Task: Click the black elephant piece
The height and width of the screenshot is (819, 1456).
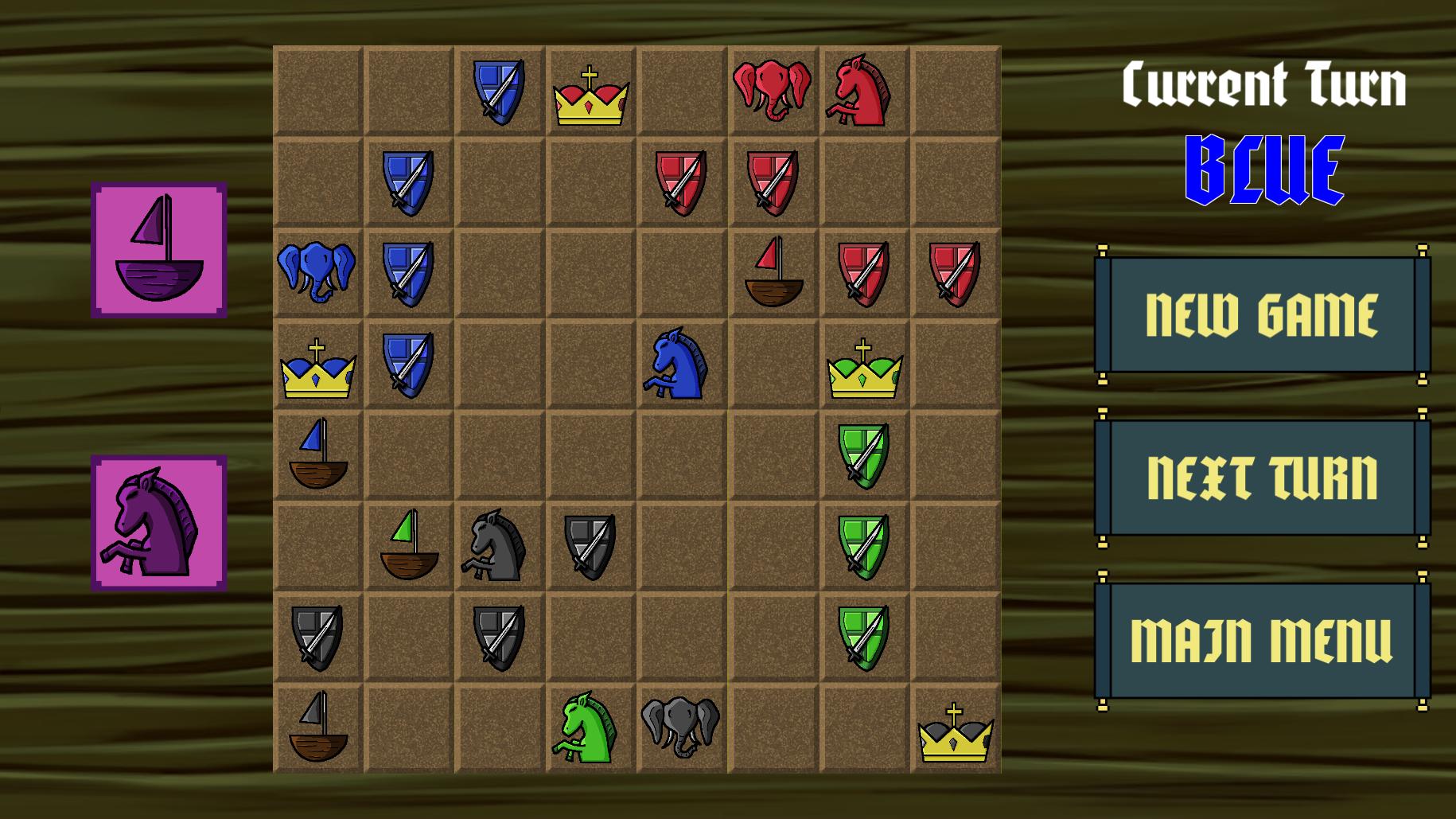Action: 680,726
